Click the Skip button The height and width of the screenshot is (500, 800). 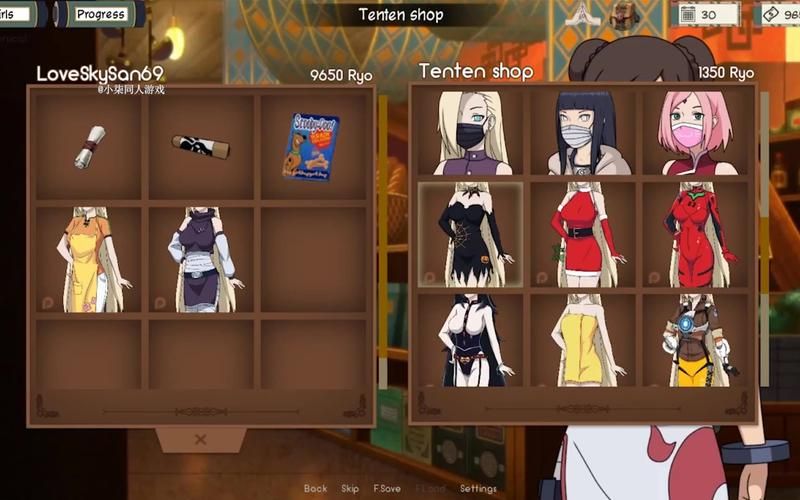[350, 489]
